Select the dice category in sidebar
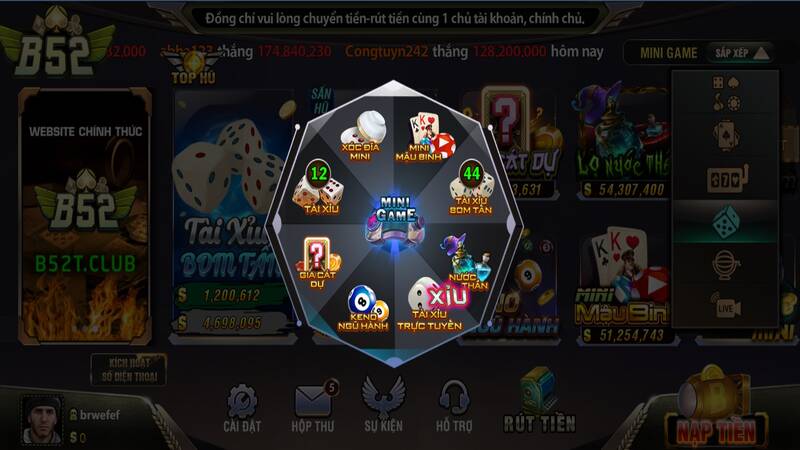800x450 pixels. click(727, 221)
